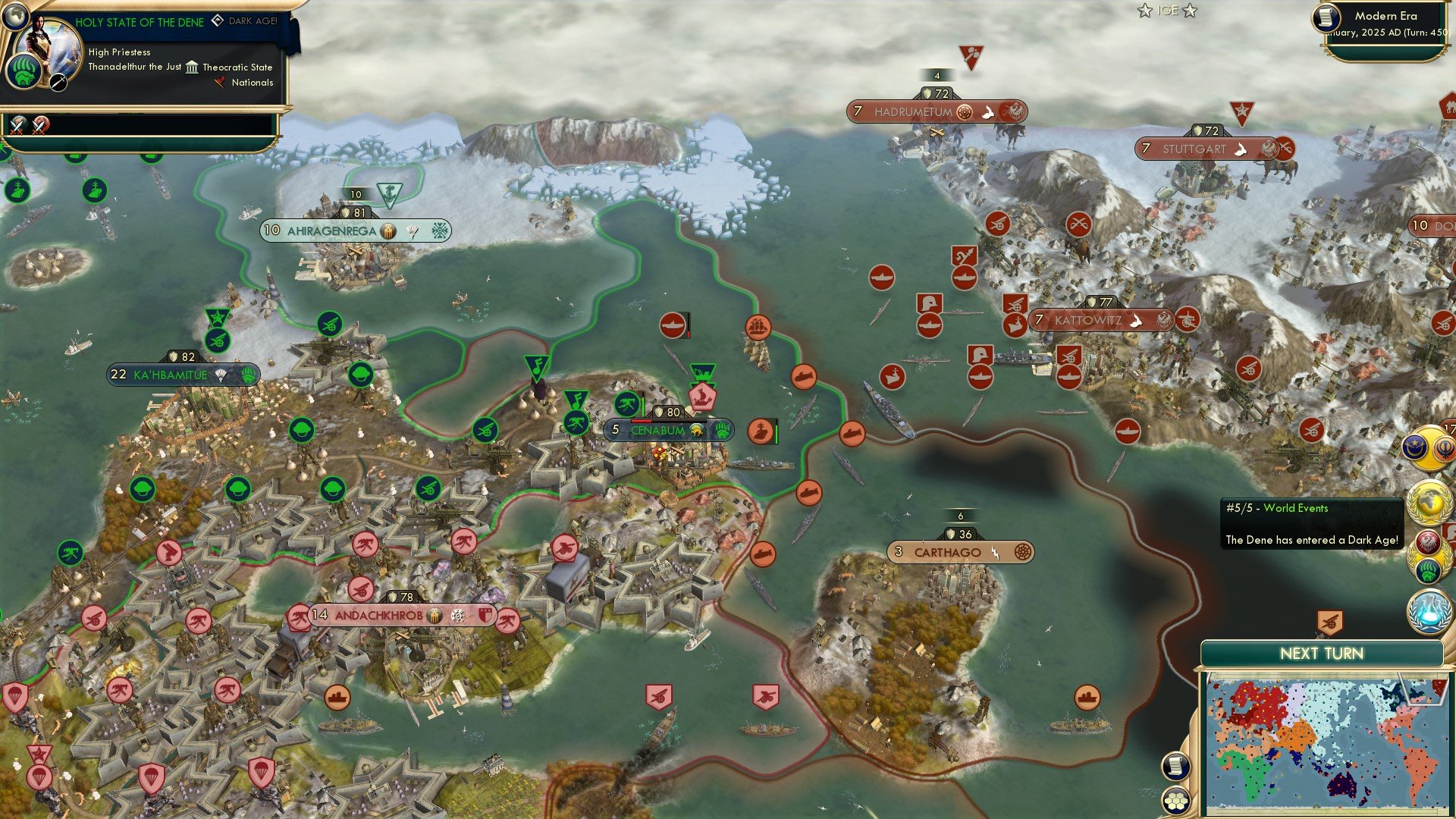Click the Dene bear paw emblem on the leader panel
Screen dimensions: 1456x819
point(25,72)
